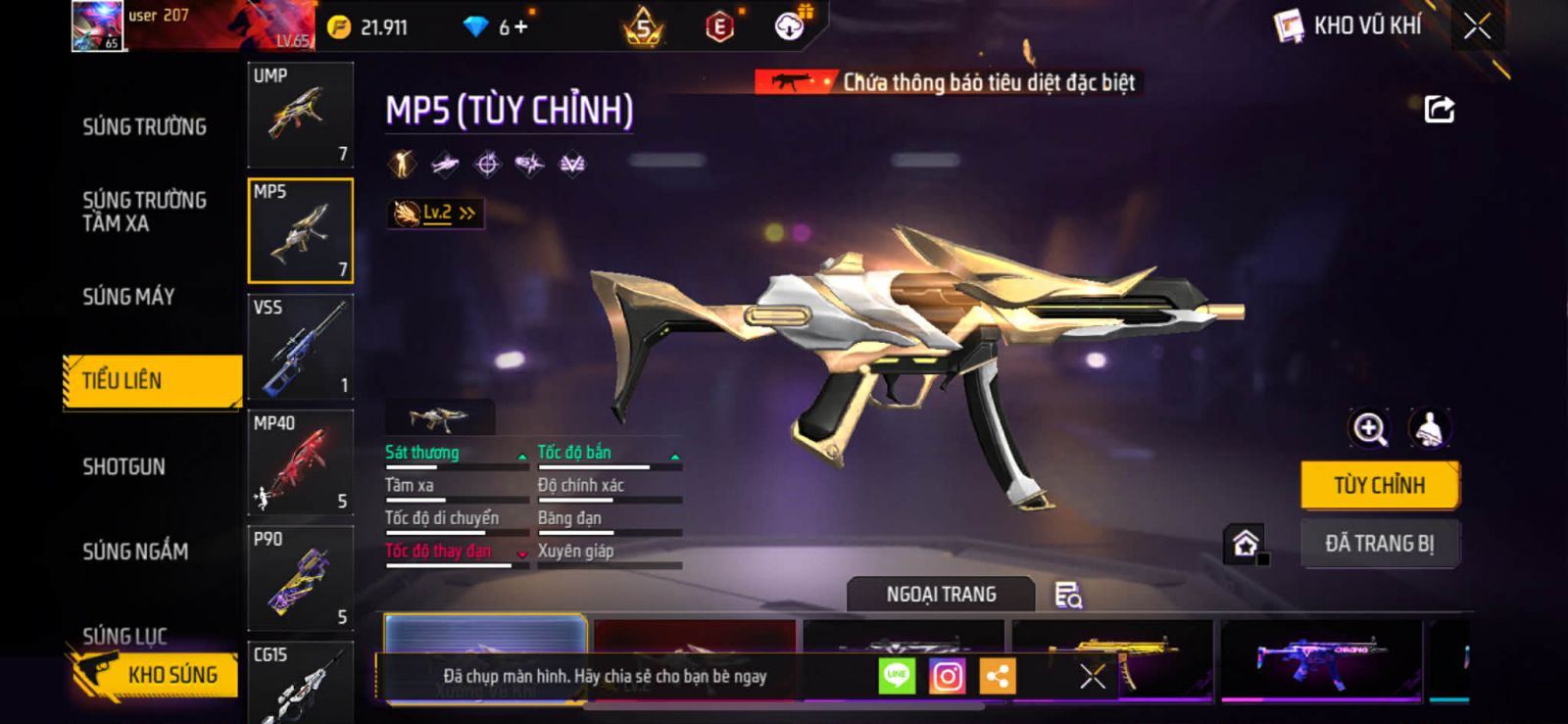Choose the Shotgun weapon category

pyautogui.click(x=123, y=466)
